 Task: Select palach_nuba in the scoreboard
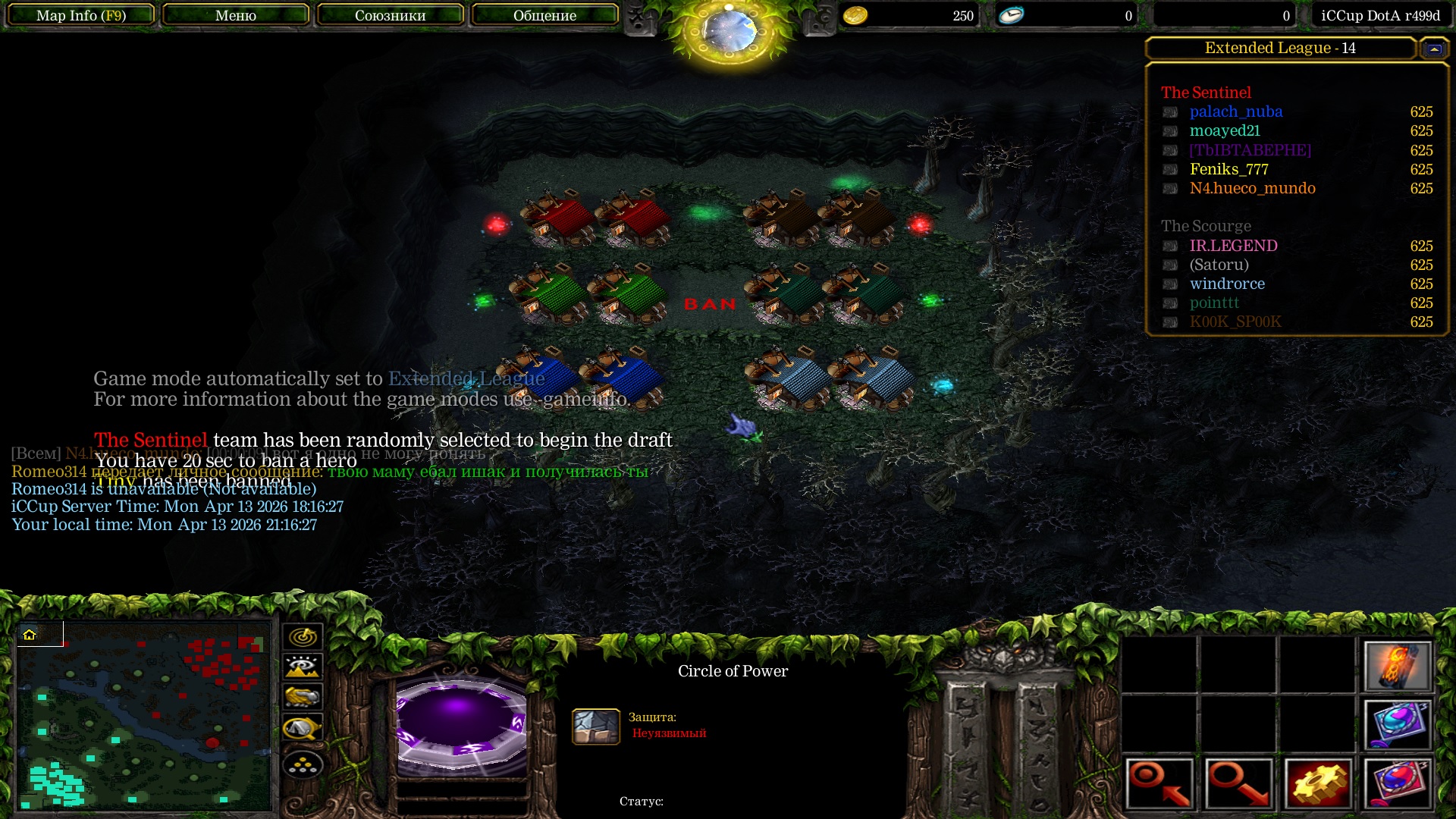(1235, 111)
